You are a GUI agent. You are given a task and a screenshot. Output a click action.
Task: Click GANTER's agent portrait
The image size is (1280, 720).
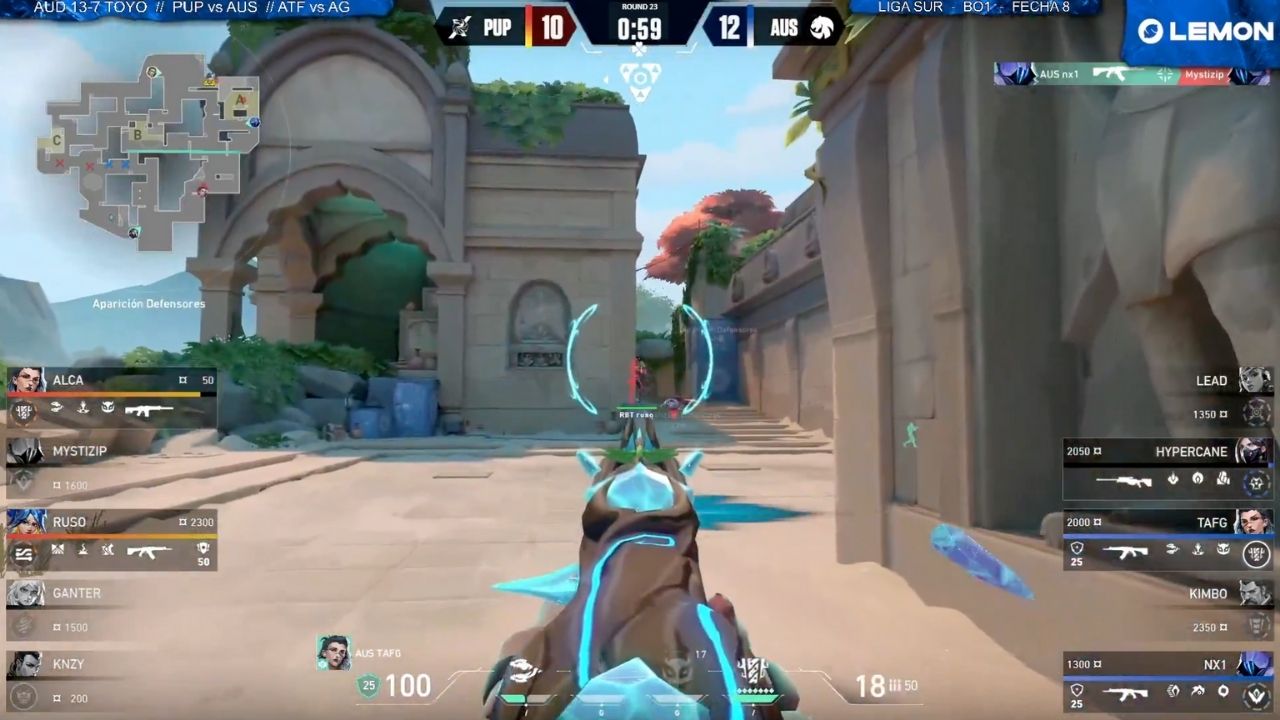(x=25, y=595)
